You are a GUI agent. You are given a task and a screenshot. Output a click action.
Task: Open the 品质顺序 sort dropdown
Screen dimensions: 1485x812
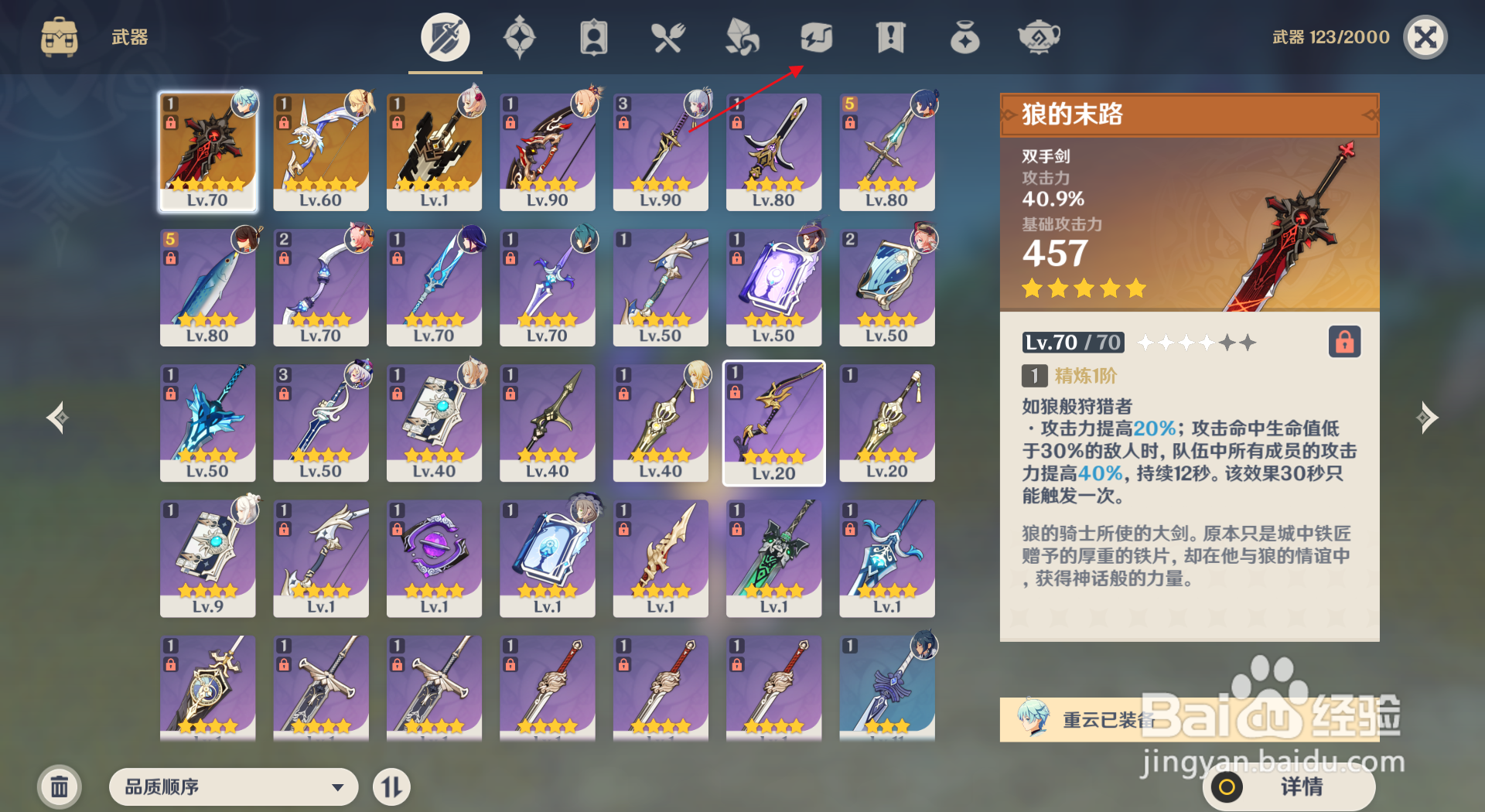coord(232,786)
